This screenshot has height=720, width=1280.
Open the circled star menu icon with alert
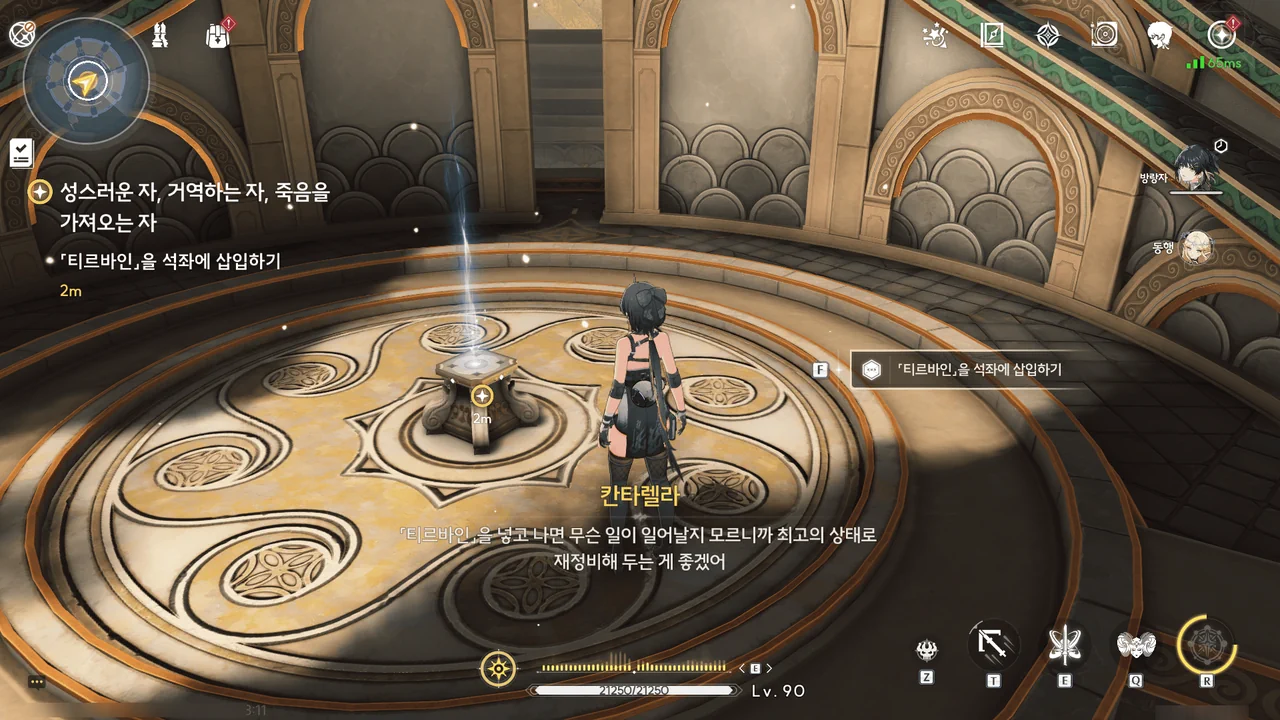tap(1221, 35)
